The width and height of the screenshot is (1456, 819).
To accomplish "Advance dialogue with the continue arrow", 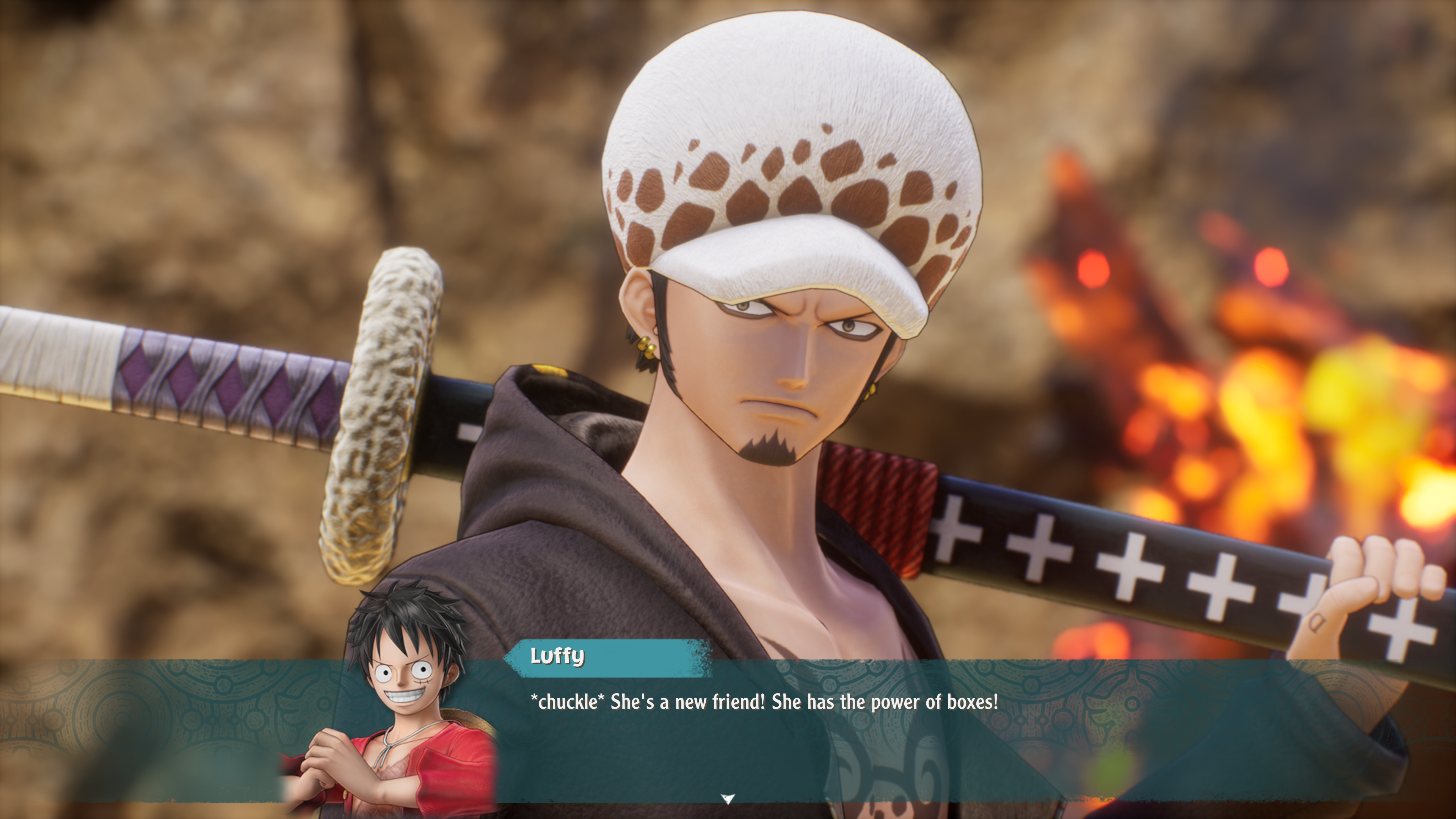I will pyautogui.click(x=728, y=799).
